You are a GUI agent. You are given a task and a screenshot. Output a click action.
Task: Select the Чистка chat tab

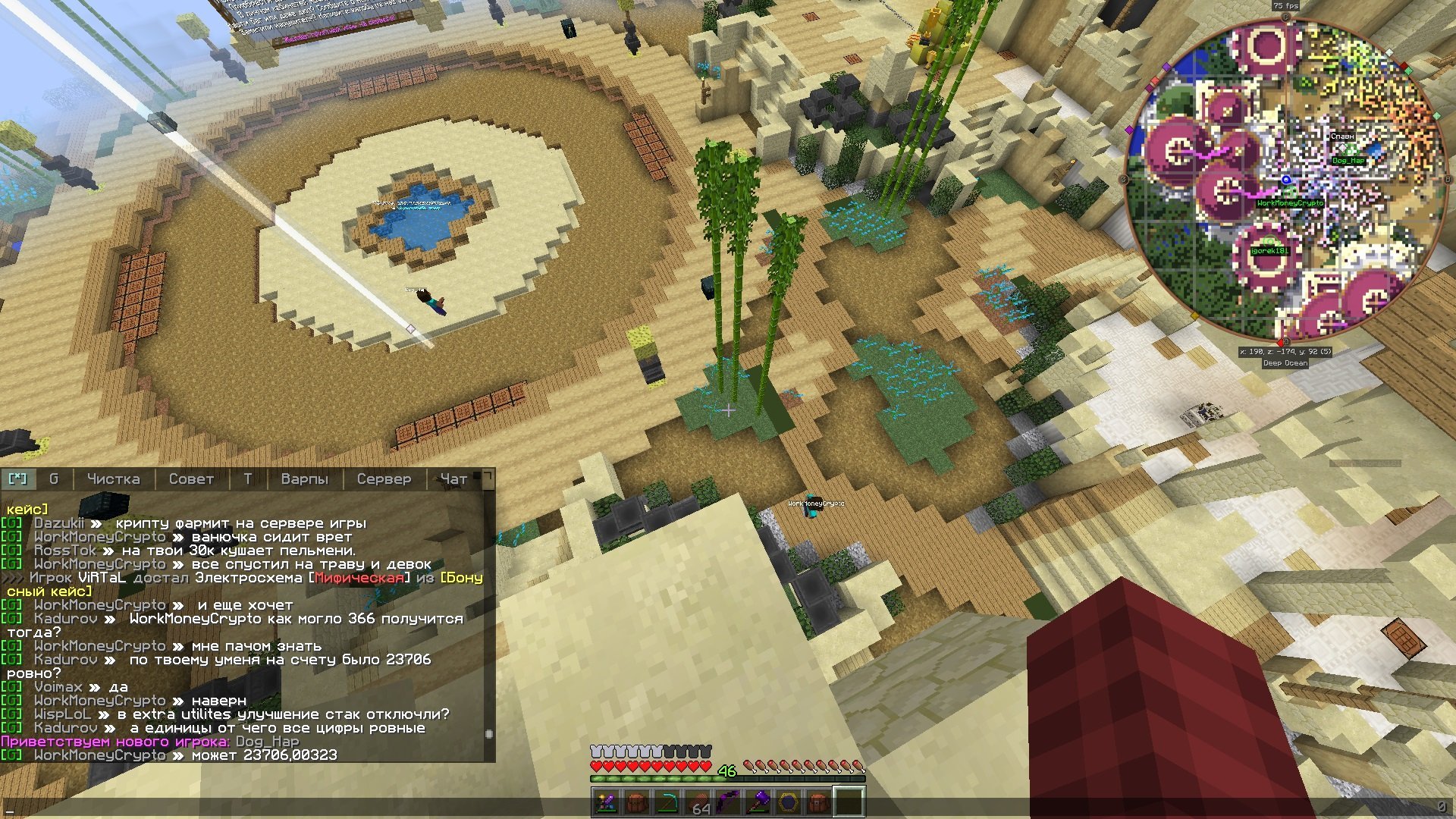click(113, 479)
